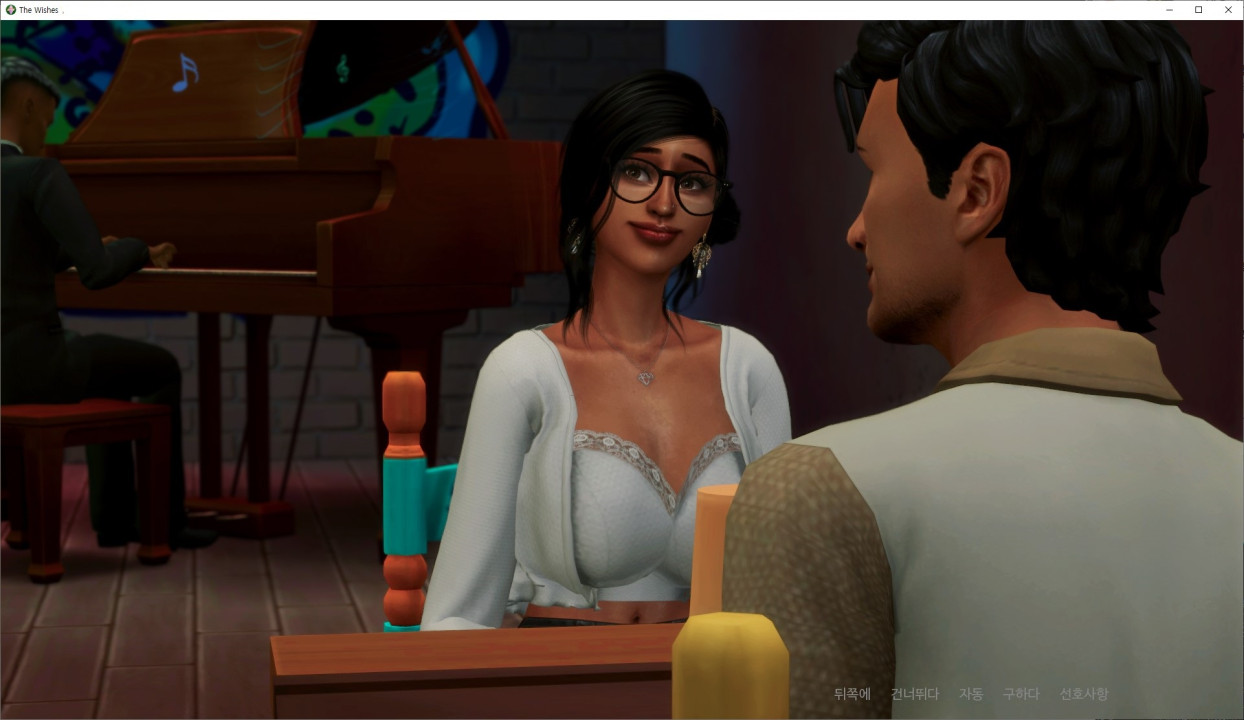Maximize the game window
The width and height of the screenshot is (1244, 720).
pos(1199,10)
